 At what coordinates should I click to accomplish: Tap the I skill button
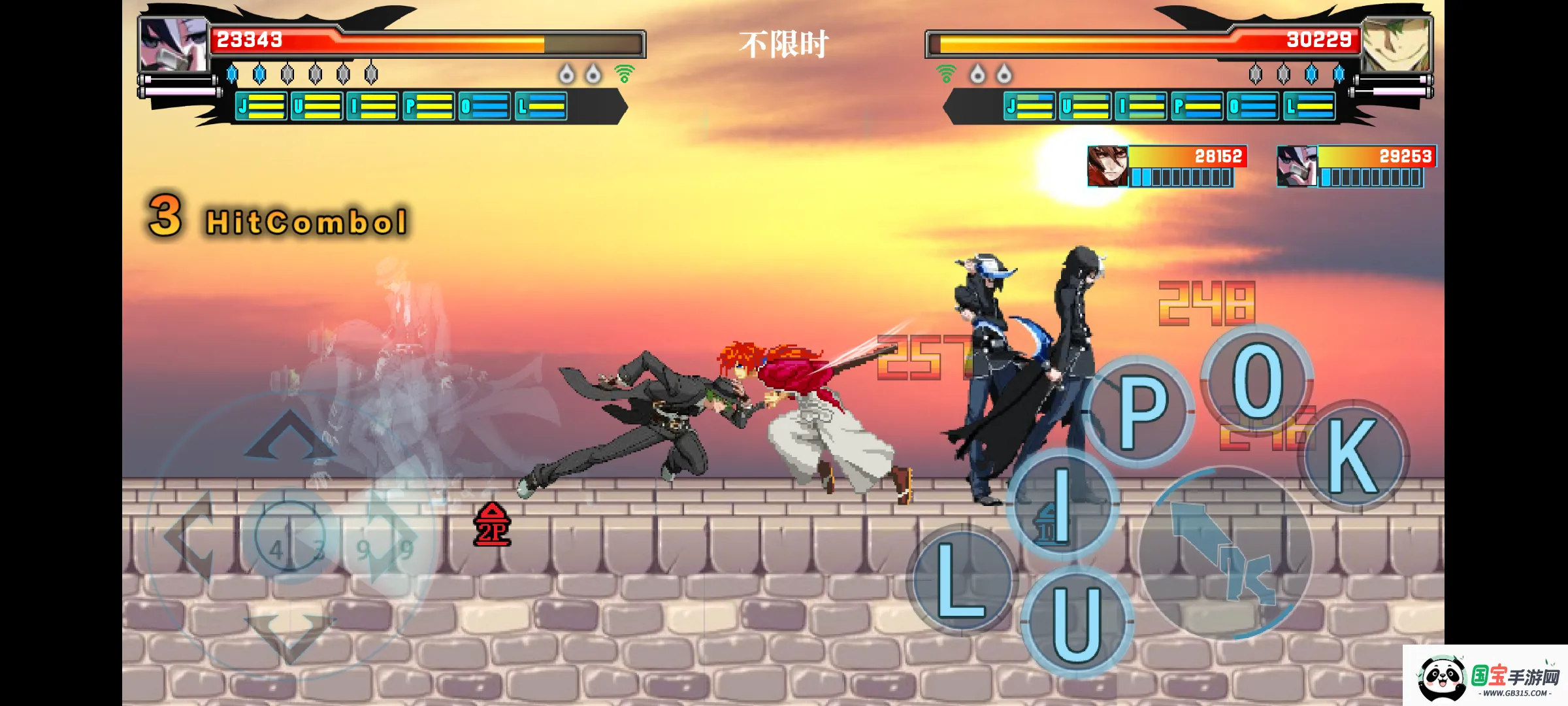[x=1063, y=504]
